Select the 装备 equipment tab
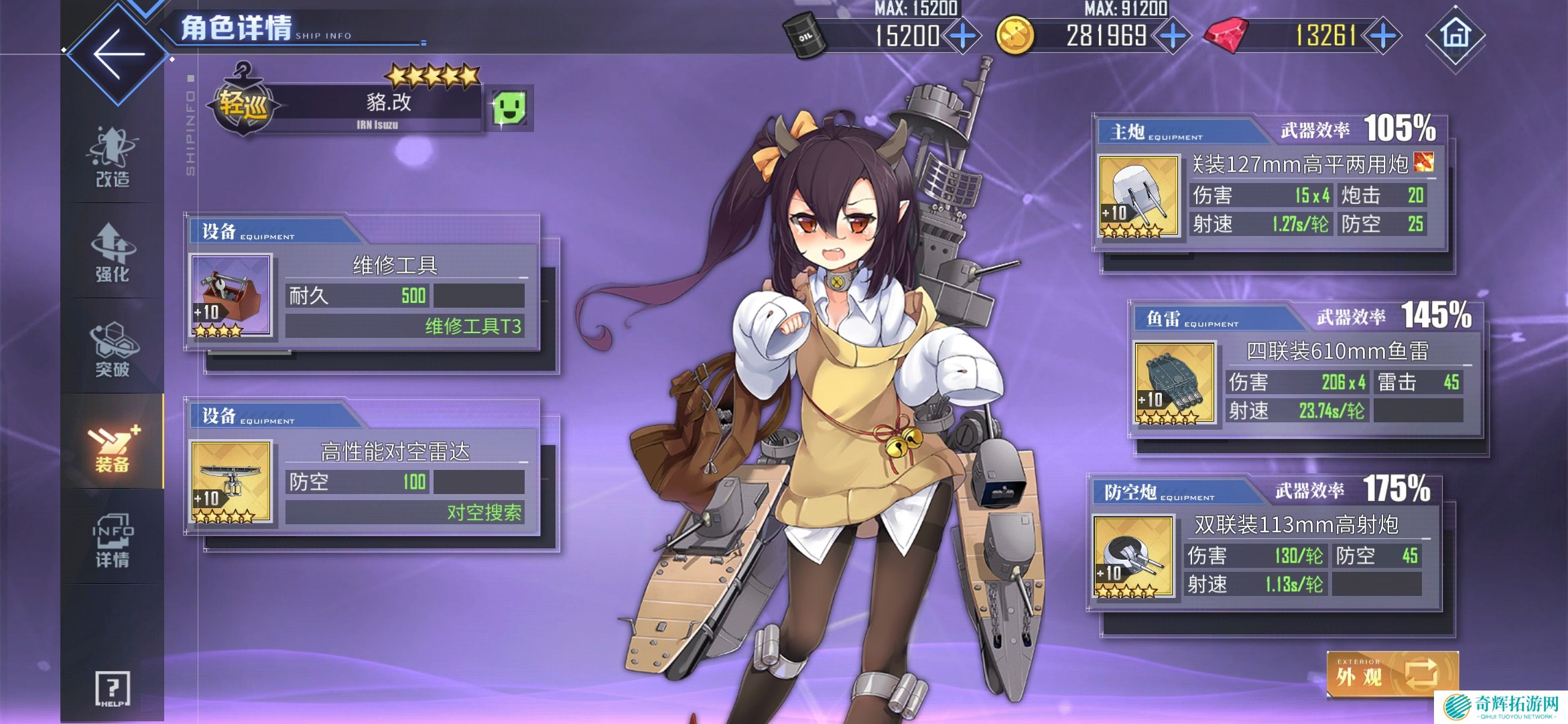The height and width of the screenshot is (724, 1568). [113, 443]
